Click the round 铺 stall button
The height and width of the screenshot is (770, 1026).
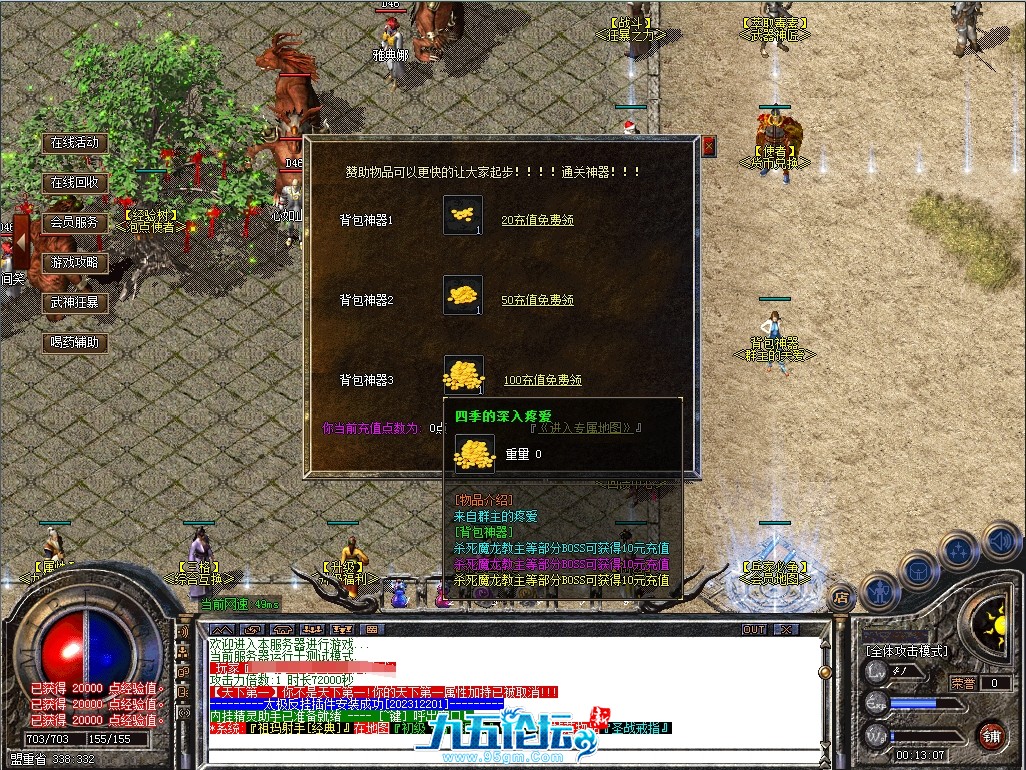click(991, 735)
